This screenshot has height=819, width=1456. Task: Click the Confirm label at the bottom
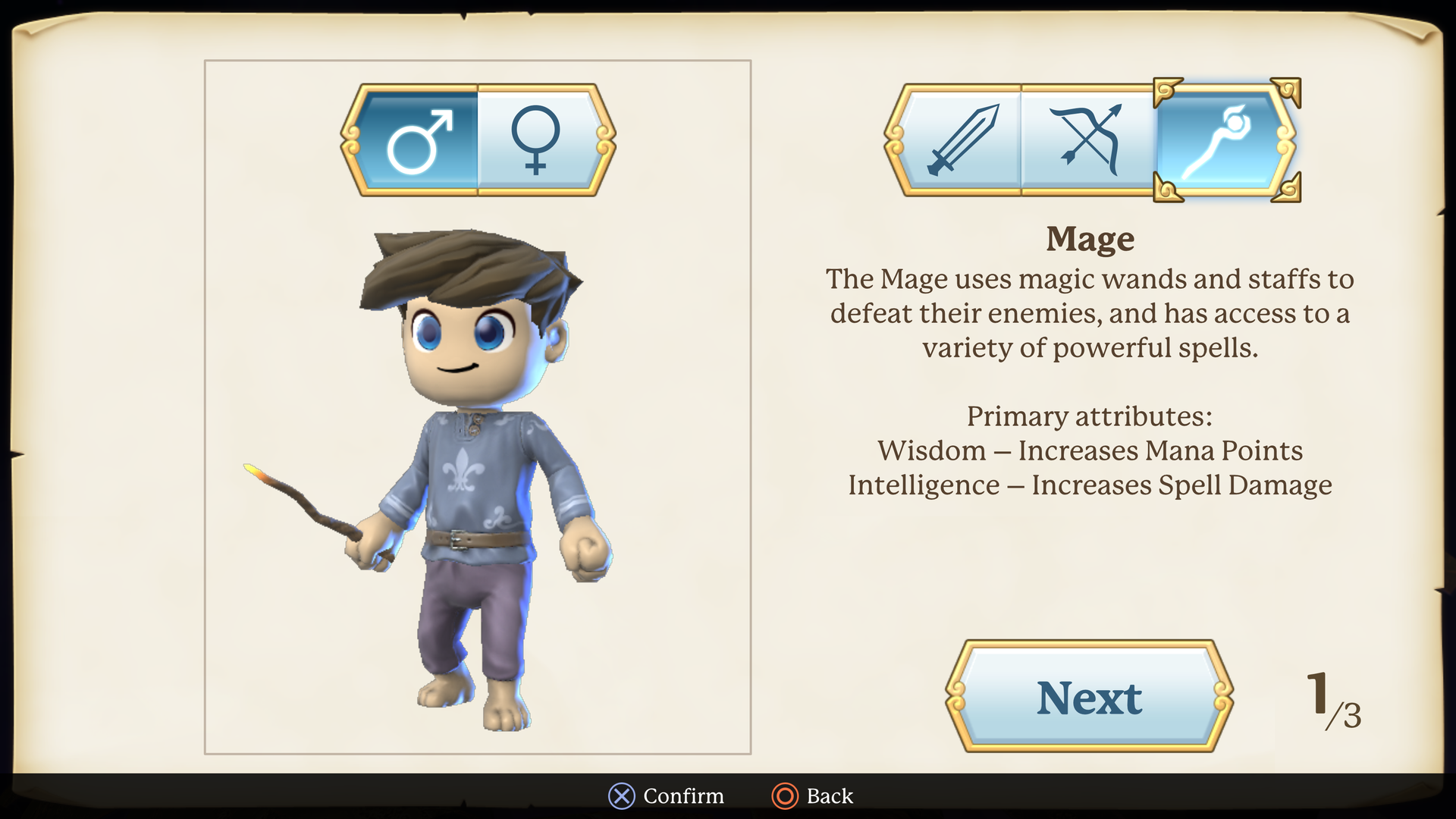click(682, 796)
